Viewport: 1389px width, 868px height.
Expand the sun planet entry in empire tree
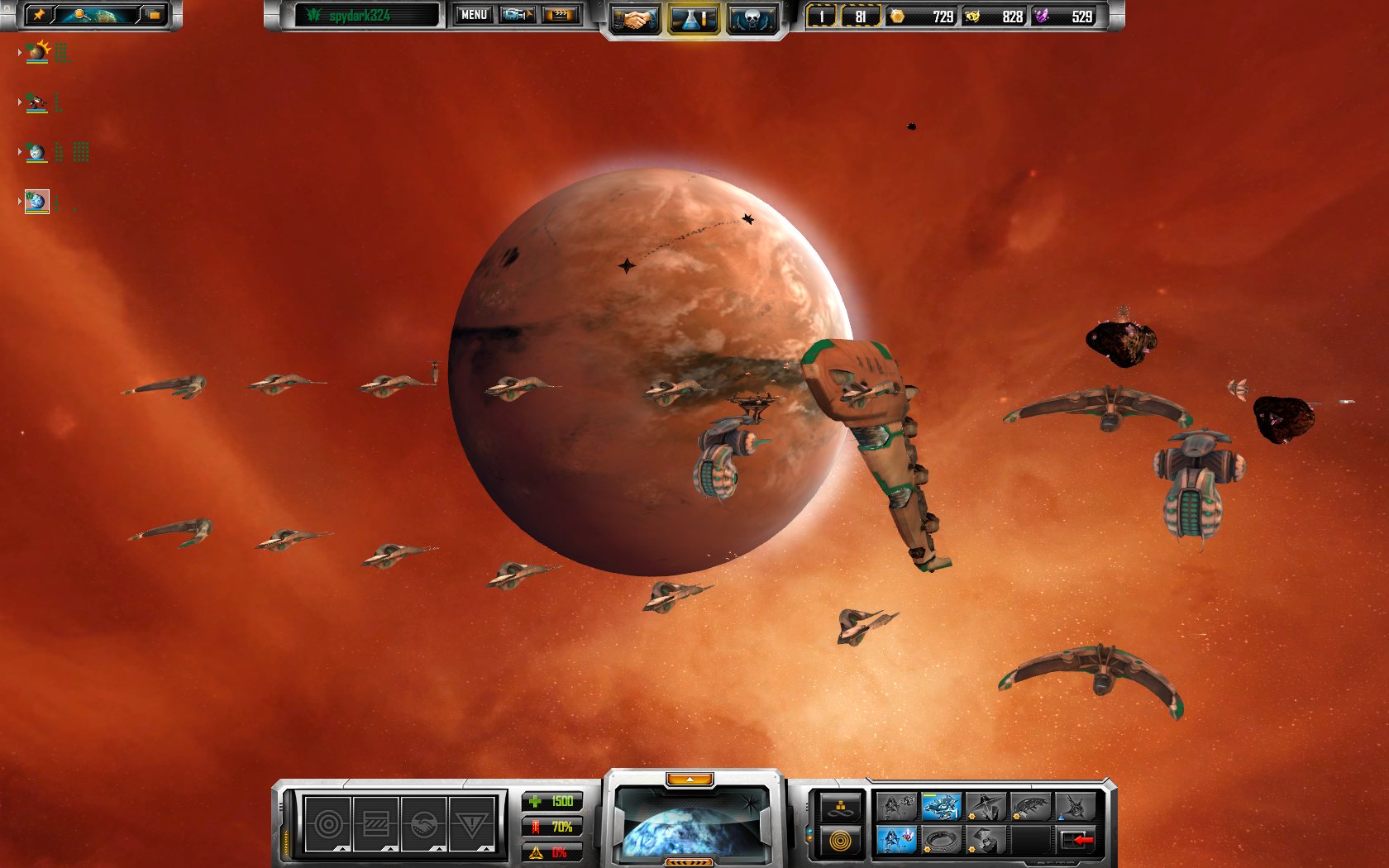(x=20, y=52)
